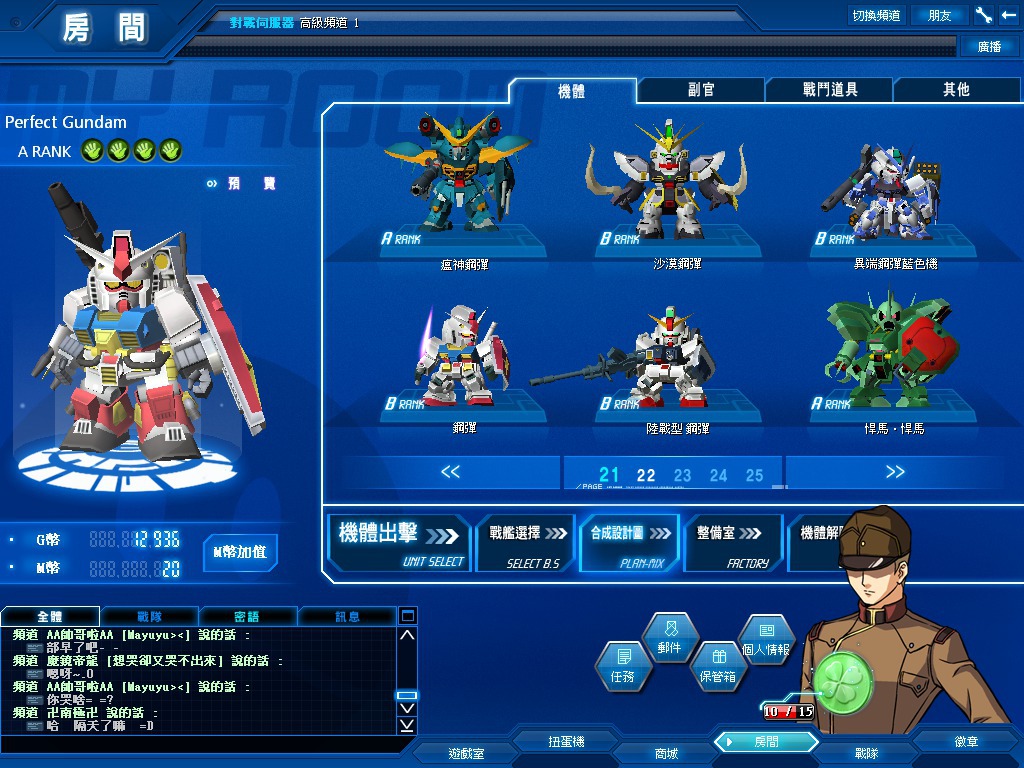The width and height of the screenshot is (1024, 768).
Task: Select the 其他 tab
Action: coord(956,90)
